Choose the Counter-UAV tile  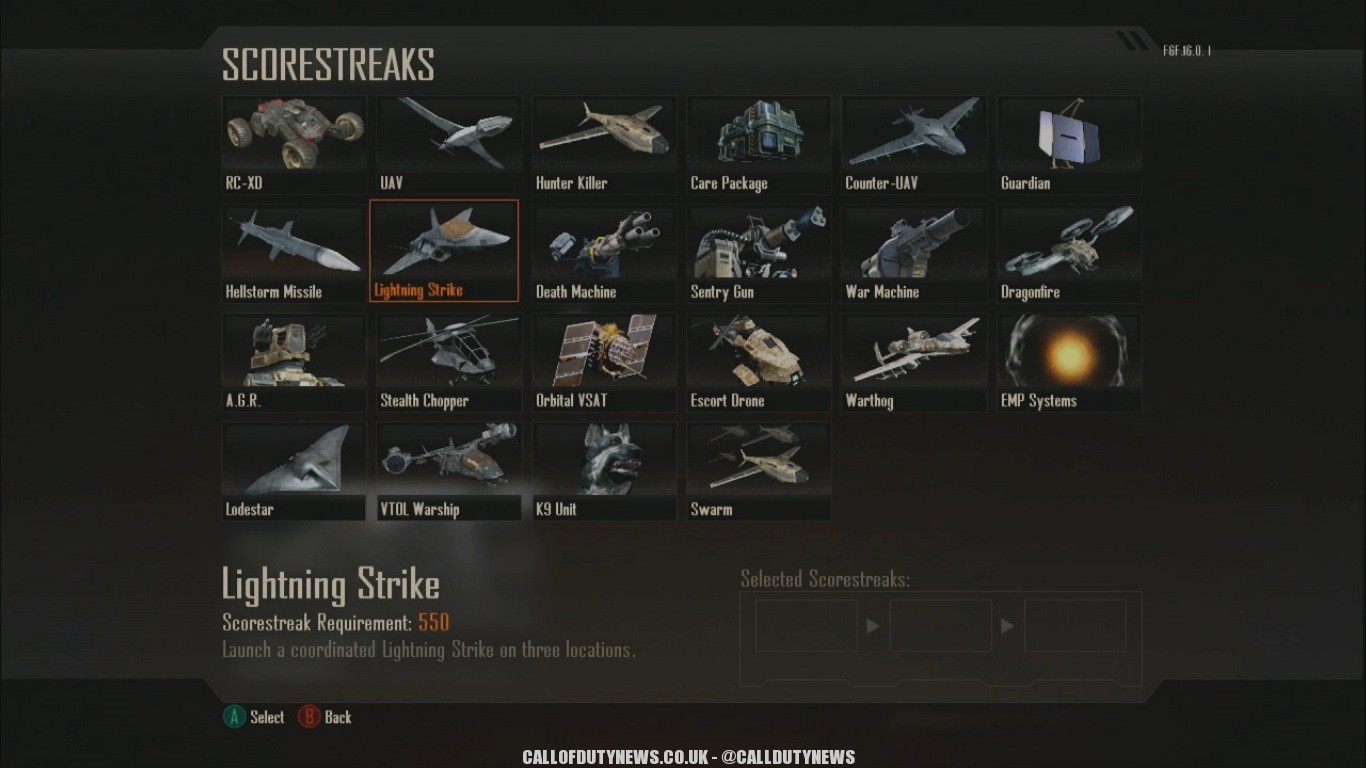click(914, 143)
